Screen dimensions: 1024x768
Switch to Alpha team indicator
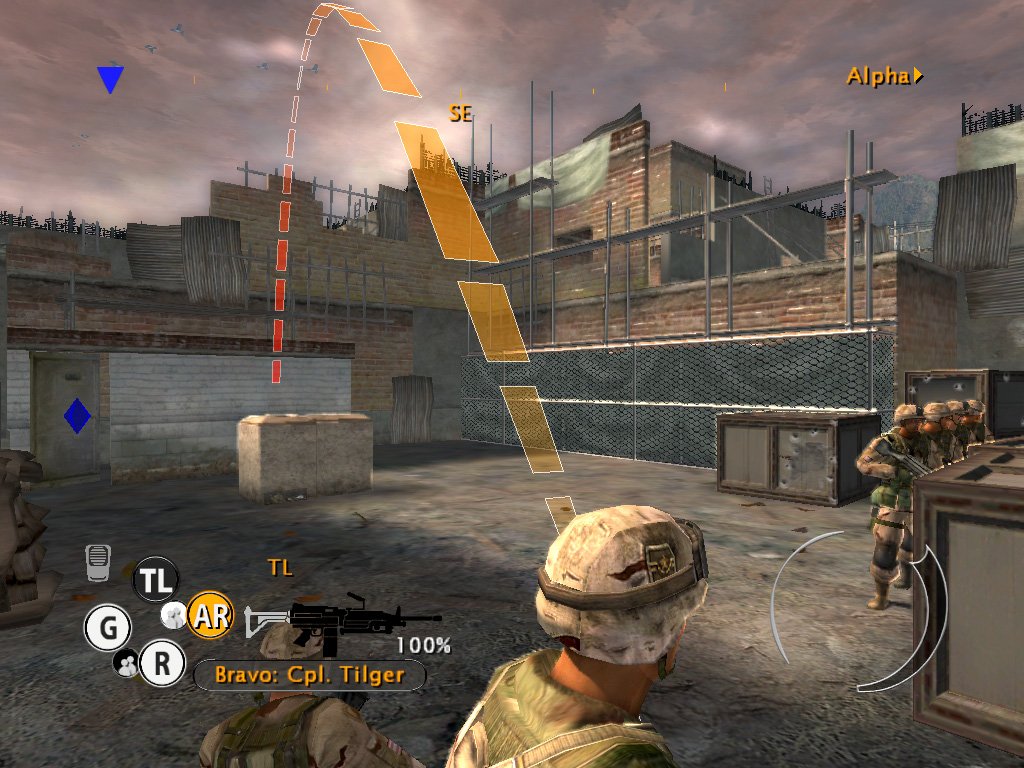pyautogui.click(x=884, y=76)
